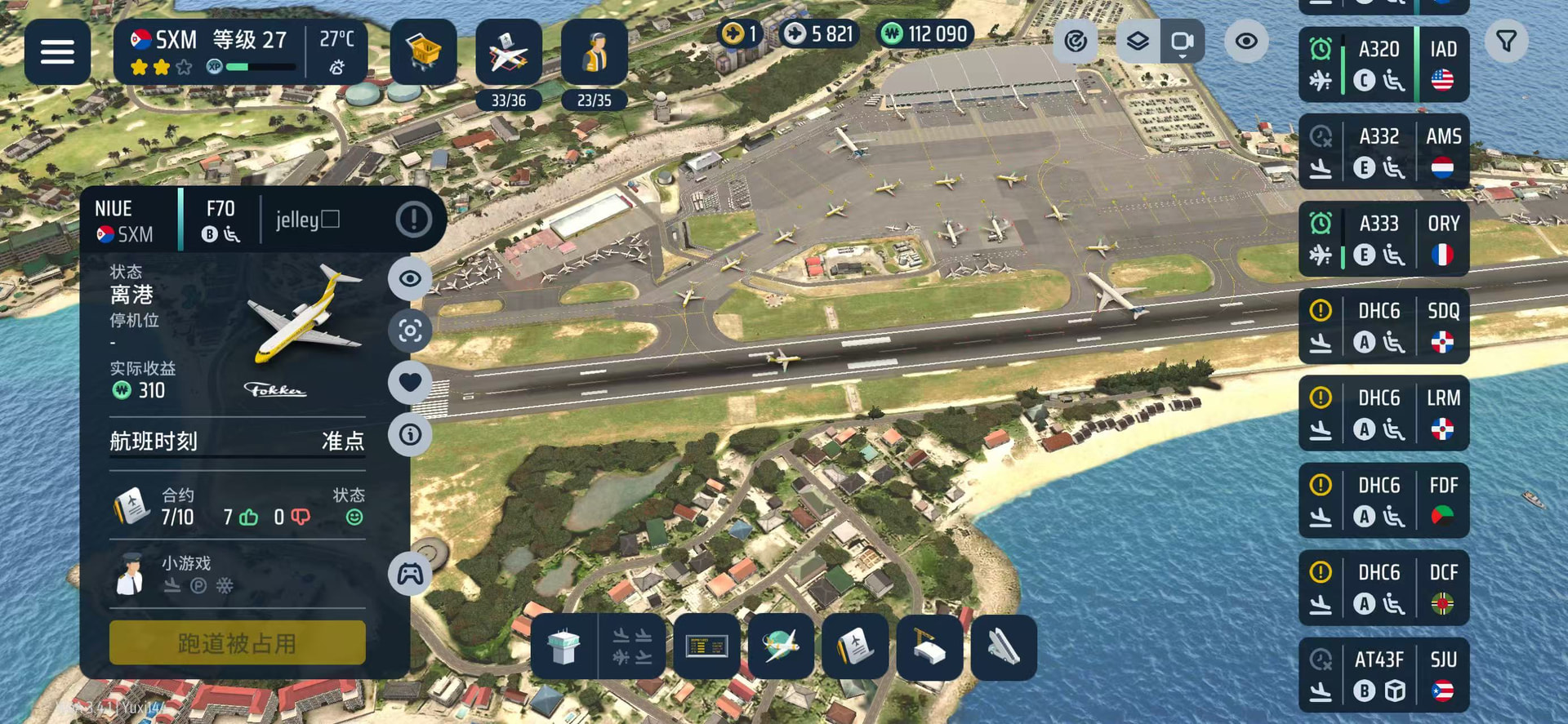Screen dimensions: 1568x724
Task: Pick the AT43F cargo flight from SJU
Action: tap(1383, 675)
